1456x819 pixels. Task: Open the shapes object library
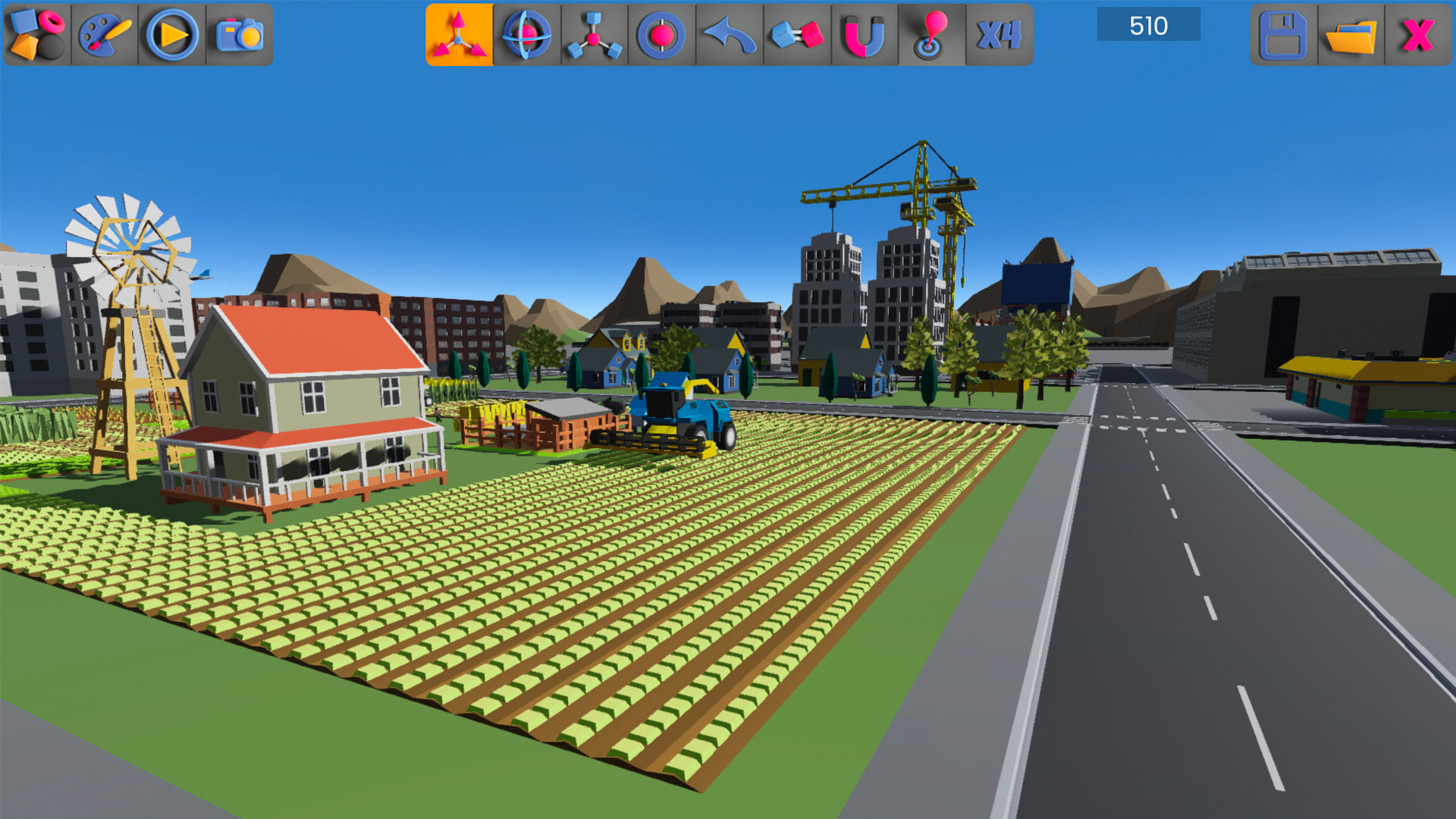click(x=33, y=33)
